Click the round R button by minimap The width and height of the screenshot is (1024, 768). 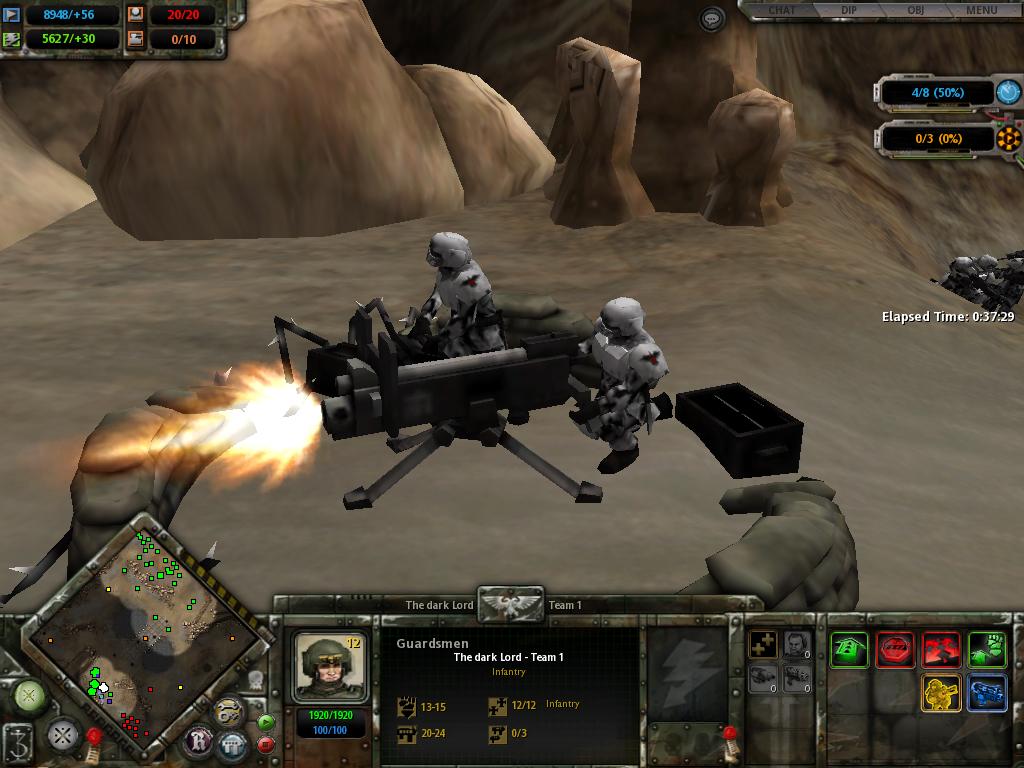point(199,741)
